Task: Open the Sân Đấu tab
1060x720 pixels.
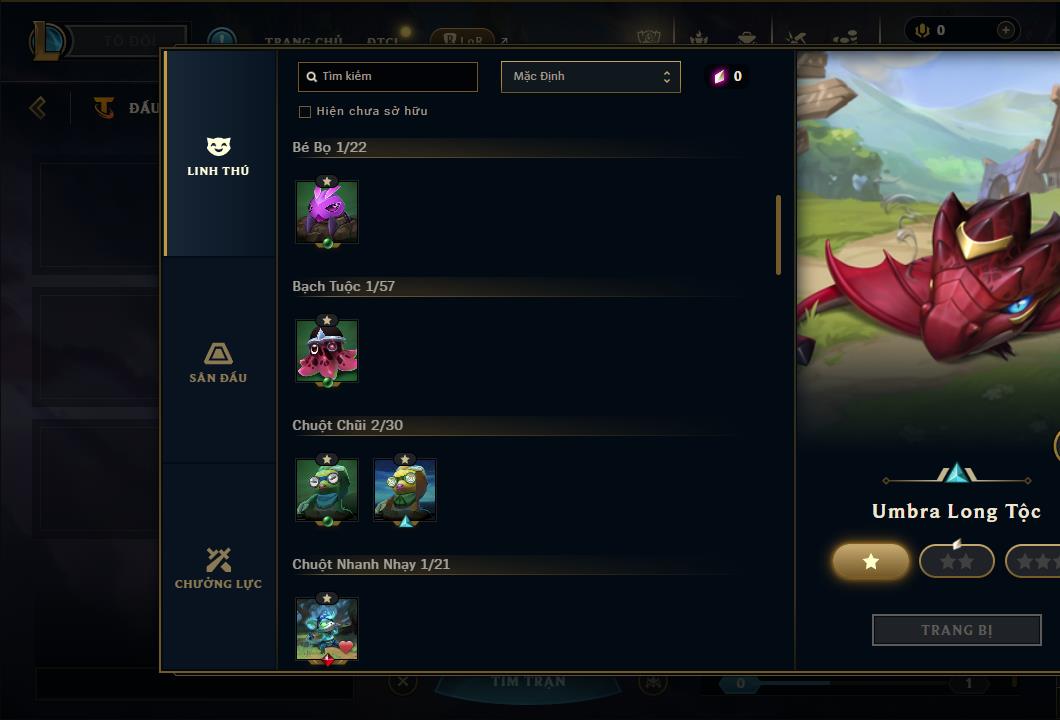Action: 218,363
